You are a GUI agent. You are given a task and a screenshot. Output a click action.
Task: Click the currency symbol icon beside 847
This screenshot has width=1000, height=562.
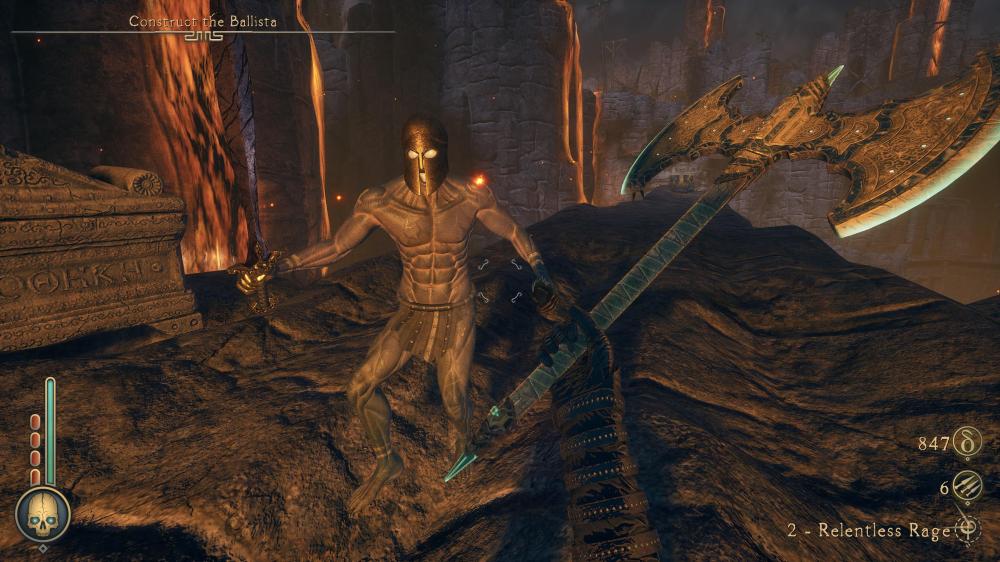click(x=967, y=442)
